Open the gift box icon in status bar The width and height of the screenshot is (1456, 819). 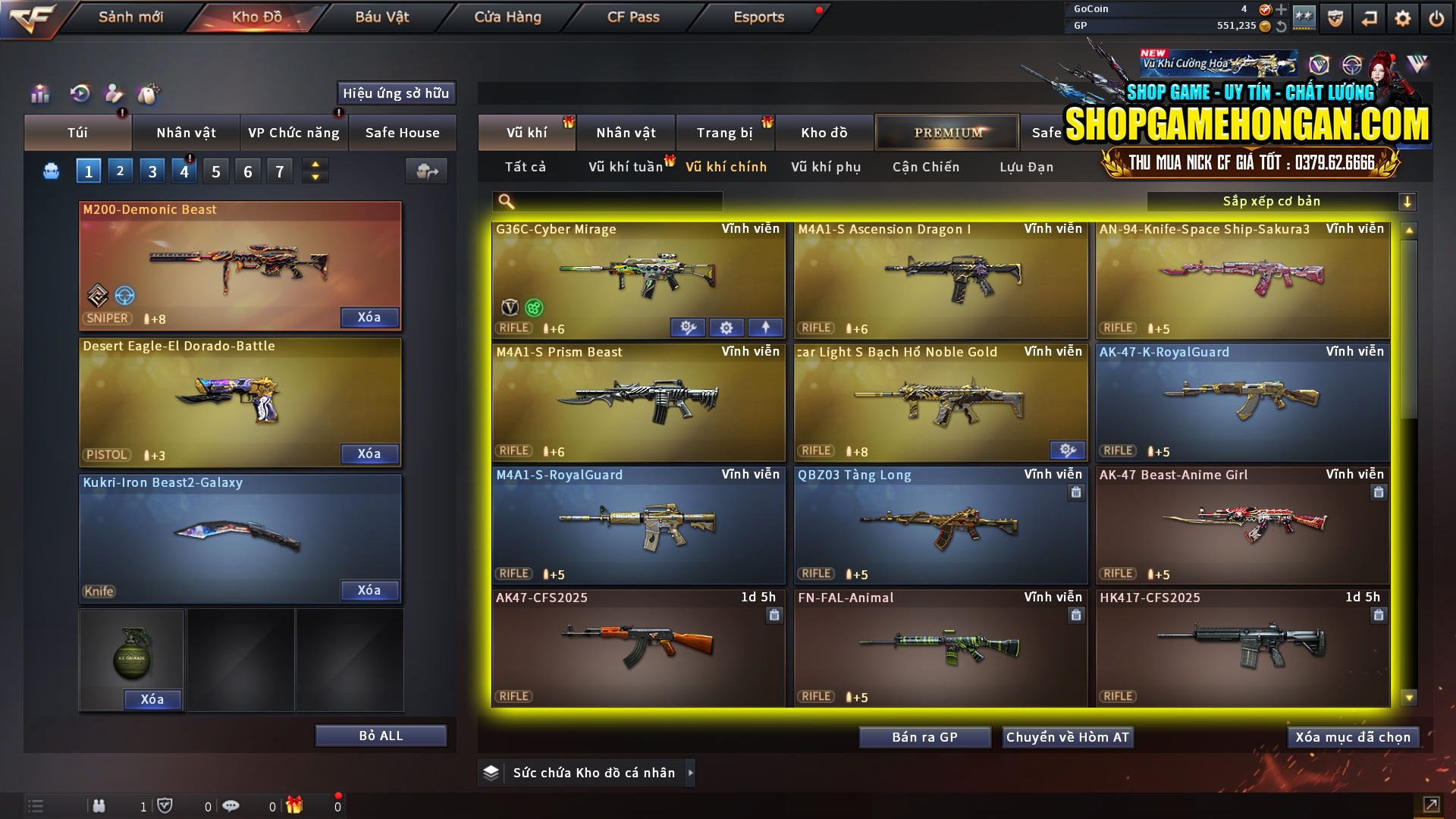click(x=296, y=805)
